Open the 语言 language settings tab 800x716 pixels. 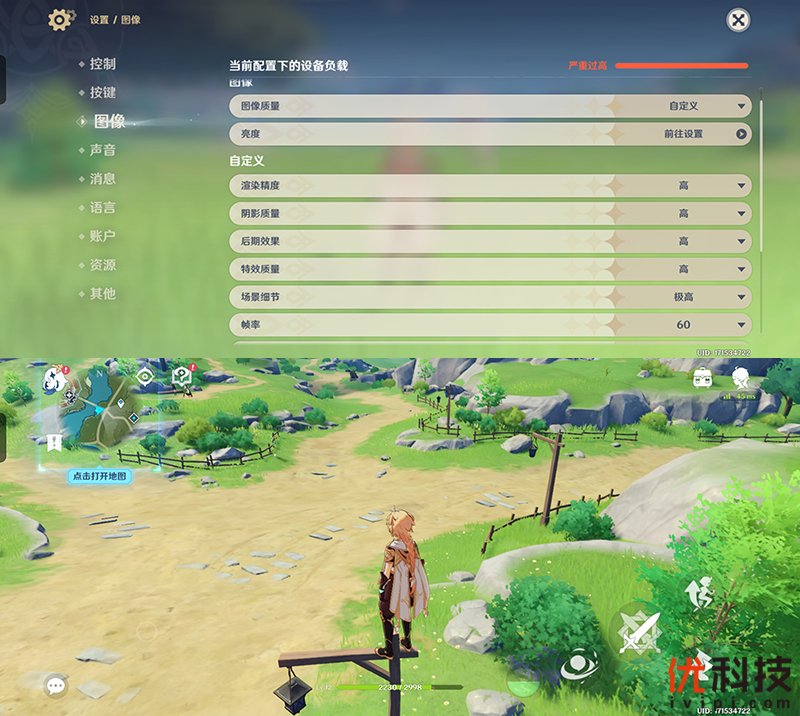coord(102,208)
